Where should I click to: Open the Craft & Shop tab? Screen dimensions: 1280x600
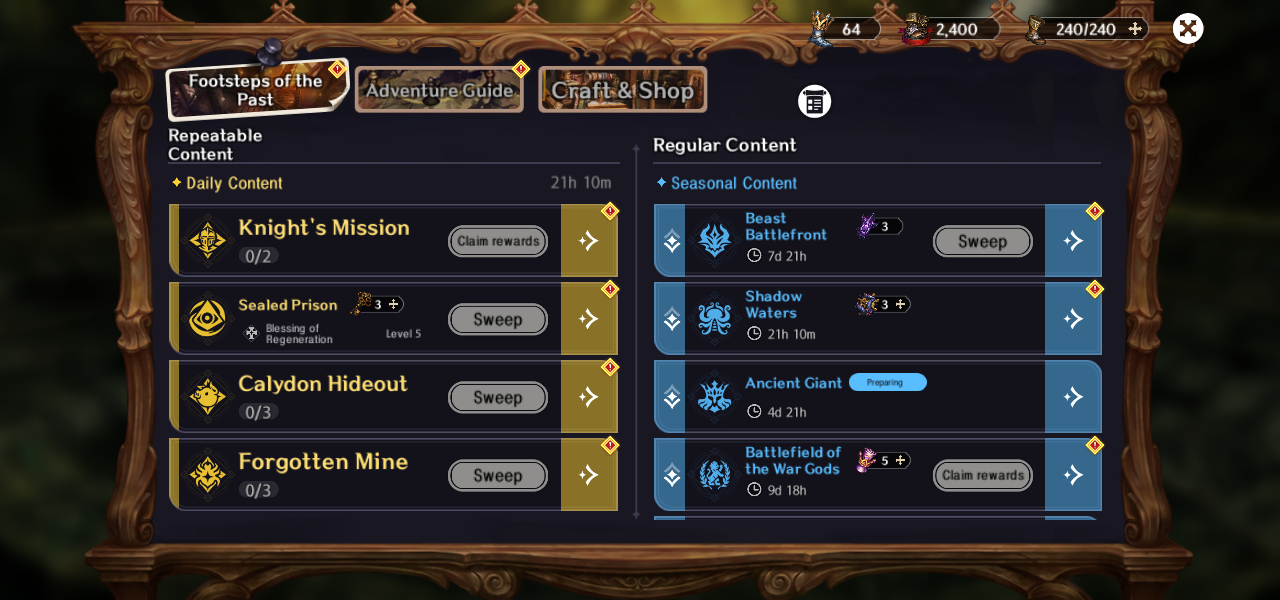(622, 90)
